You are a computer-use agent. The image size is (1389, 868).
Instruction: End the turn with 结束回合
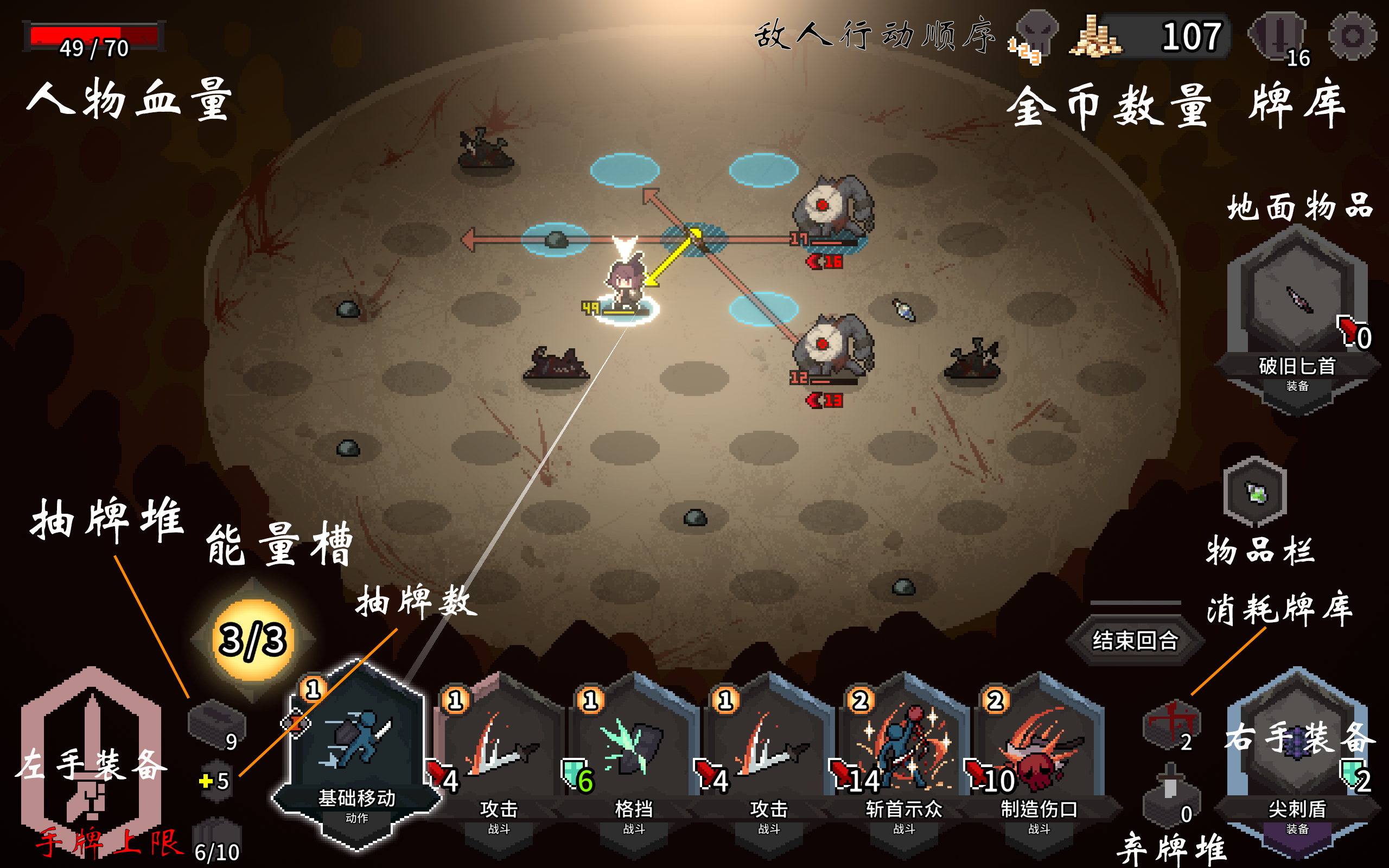coord(1135,640)
